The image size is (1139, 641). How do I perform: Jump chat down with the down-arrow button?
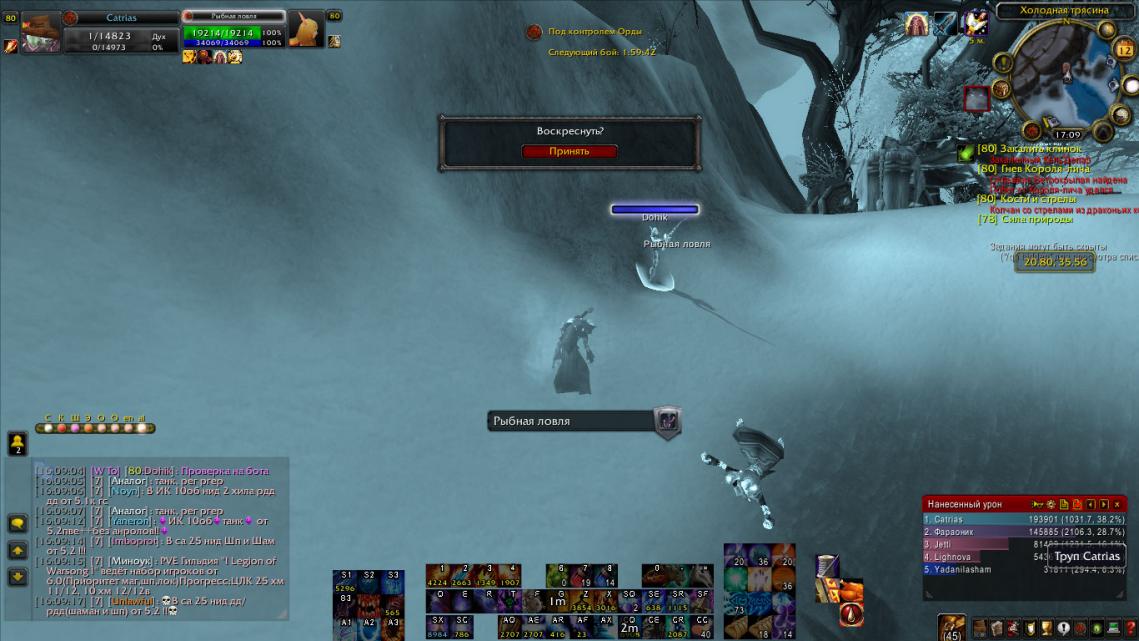(x=17, y=577)
